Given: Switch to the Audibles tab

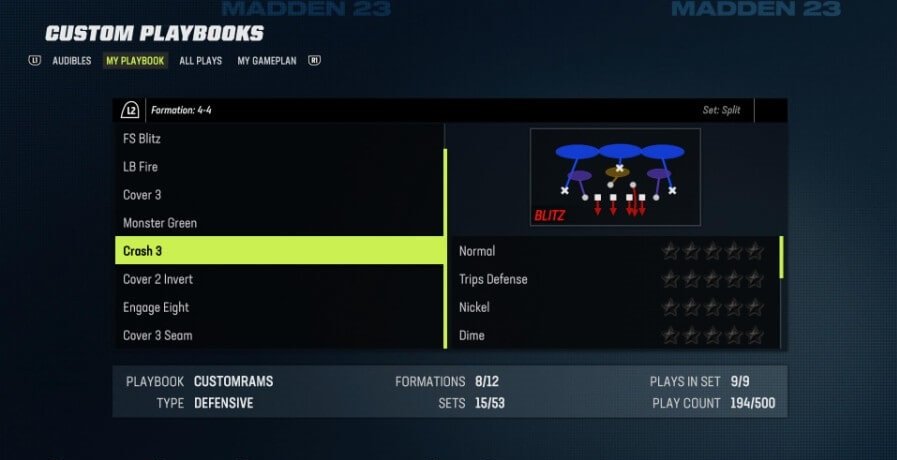Looking at the screenshot, I should [71, 61].
